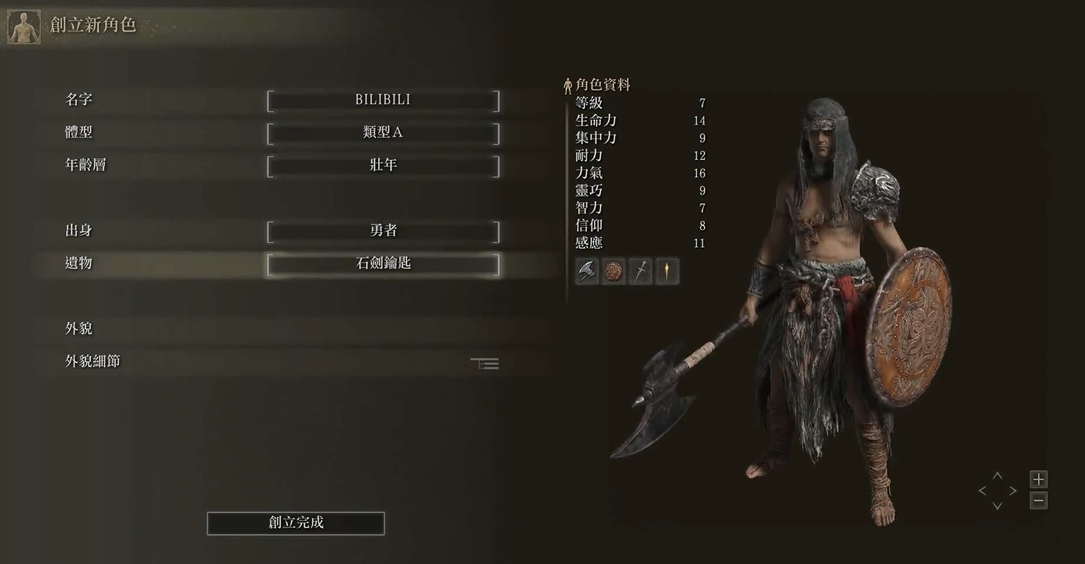This screenshot has height=564, width=1085.
Task: Select the name field showing BILIBILI
Action: (x=383, y=100)
